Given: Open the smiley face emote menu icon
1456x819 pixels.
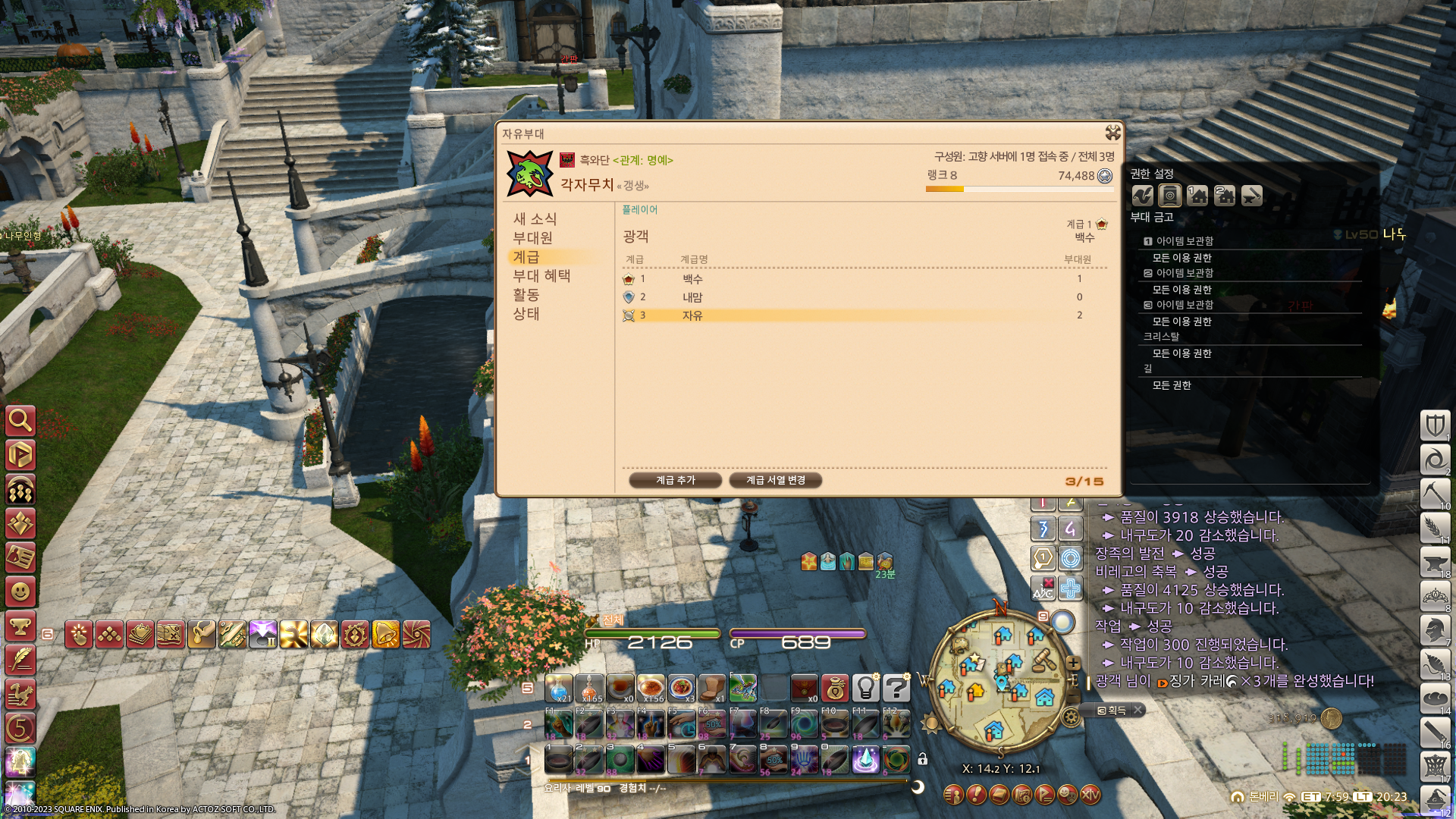Looking at the screenshot, I should pos(20,591).
